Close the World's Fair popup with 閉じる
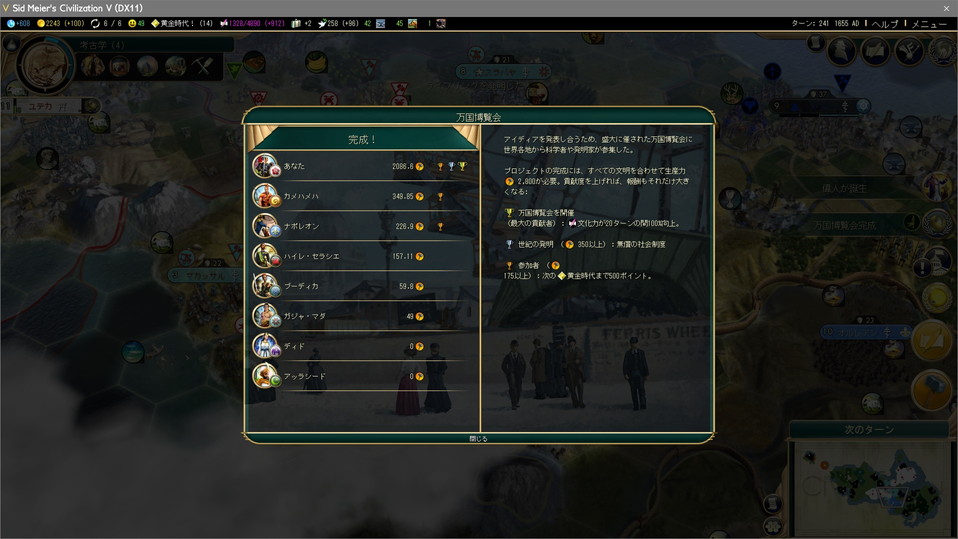This screenshot has height=539, width=958. click(x=479, y=438)
